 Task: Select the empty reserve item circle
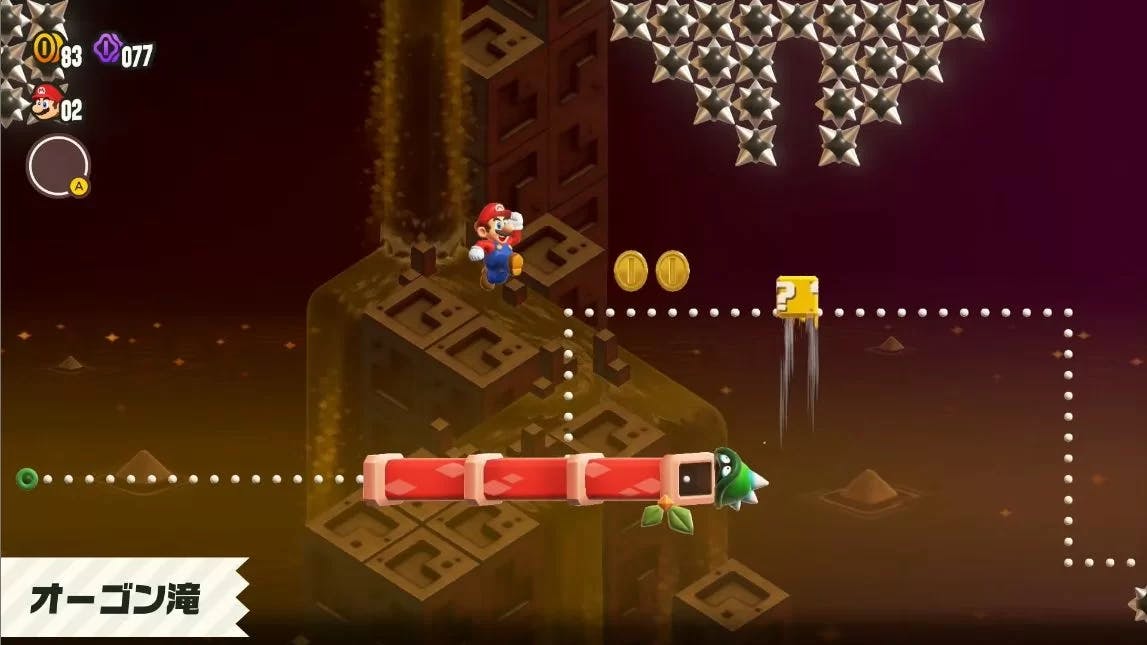pyautogui.click(x=58, y=165)
